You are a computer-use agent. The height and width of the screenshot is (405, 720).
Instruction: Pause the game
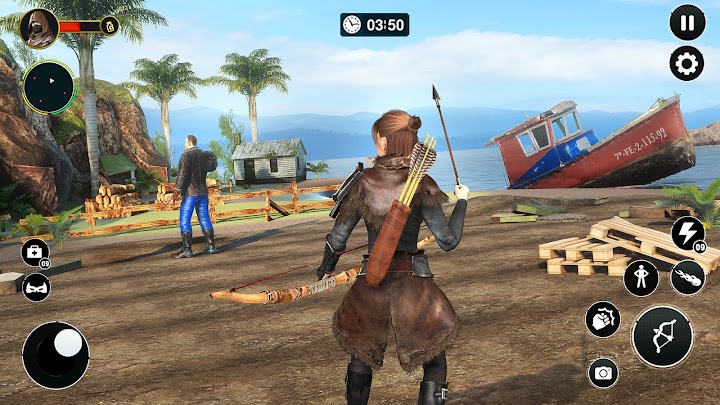click(687, 22)
